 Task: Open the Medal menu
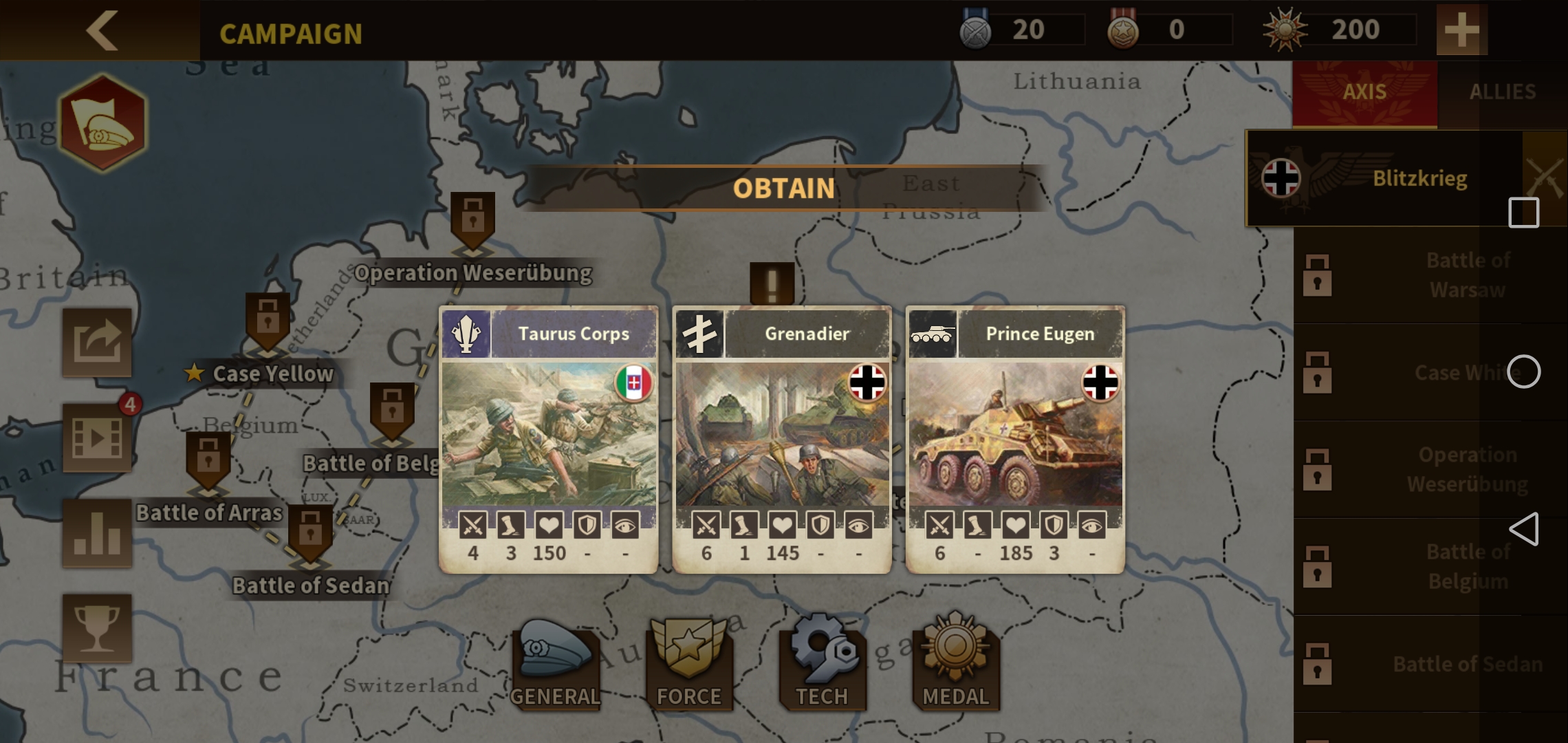955,665
